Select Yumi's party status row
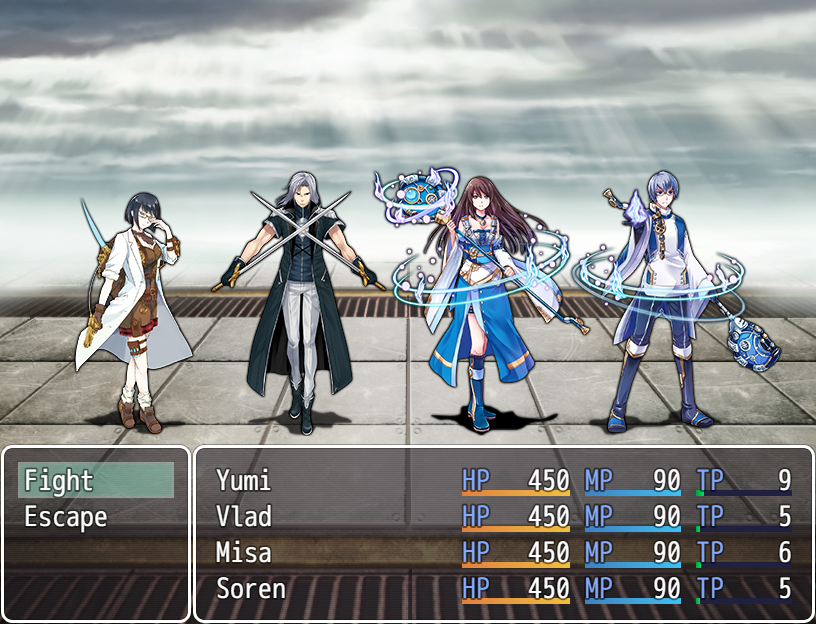 point(503,481)
